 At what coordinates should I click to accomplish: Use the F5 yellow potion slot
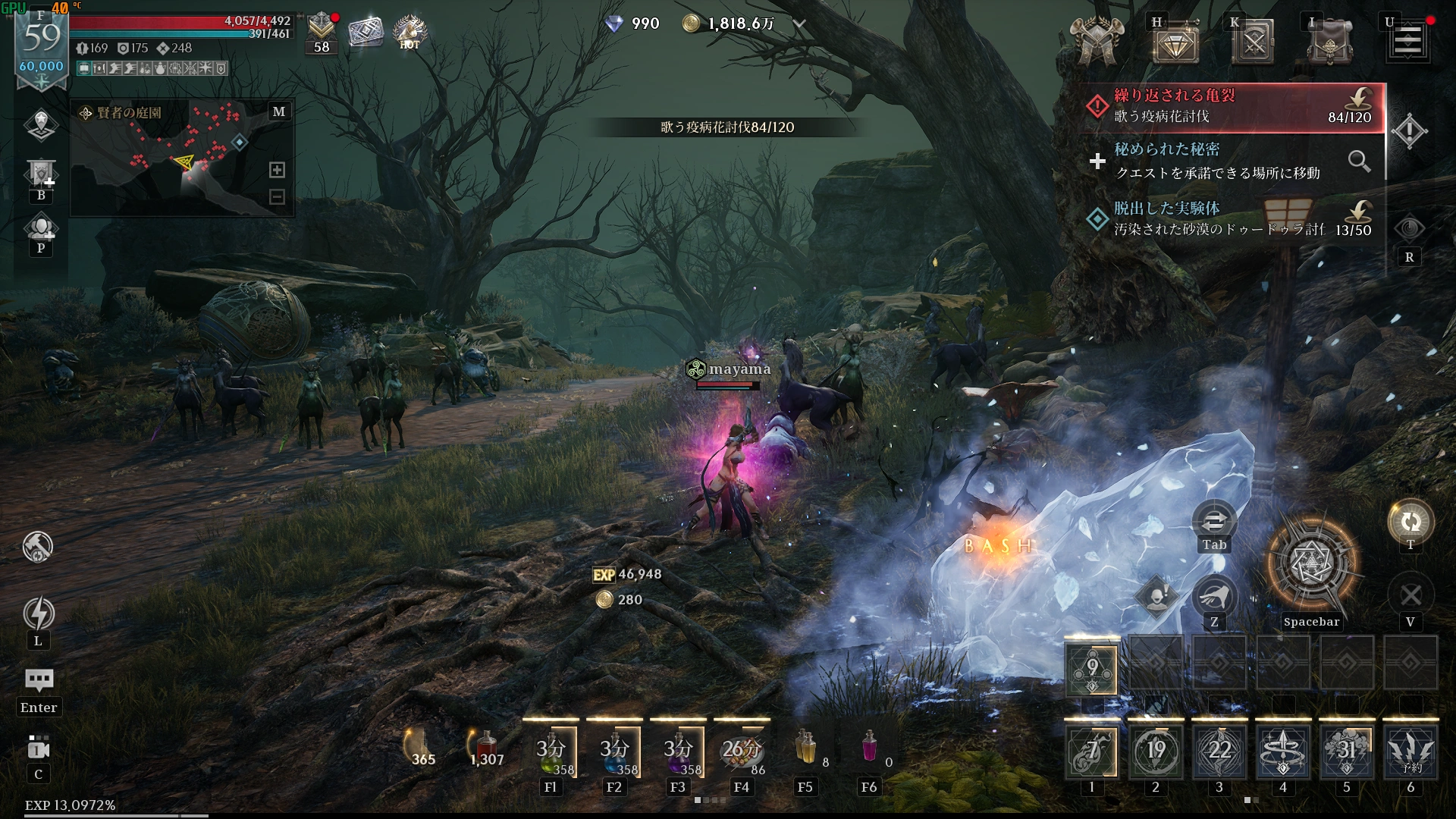[x=805, y=748]
